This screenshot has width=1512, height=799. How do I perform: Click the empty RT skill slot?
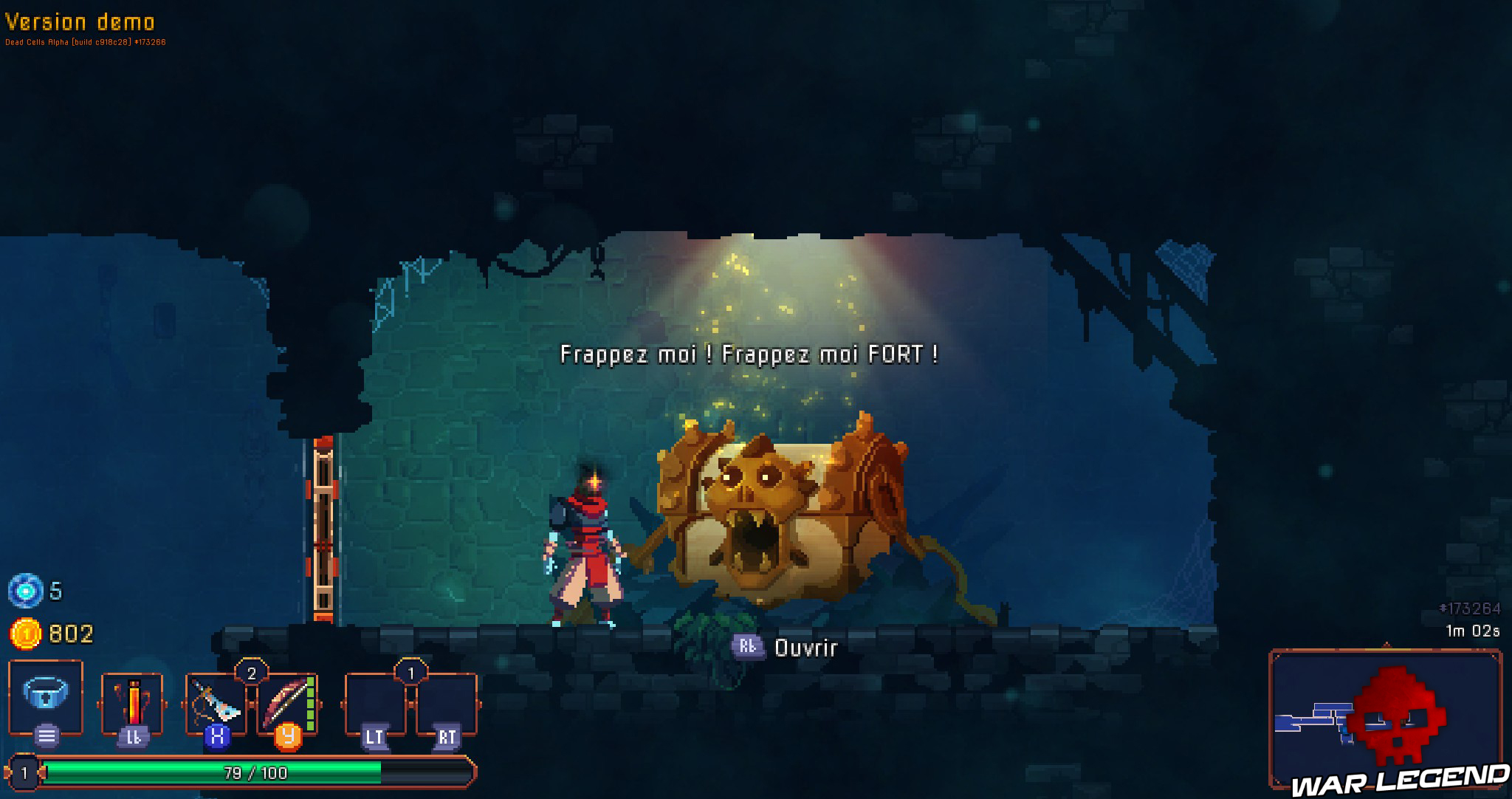pyautogui.click(x=445, y=702)
